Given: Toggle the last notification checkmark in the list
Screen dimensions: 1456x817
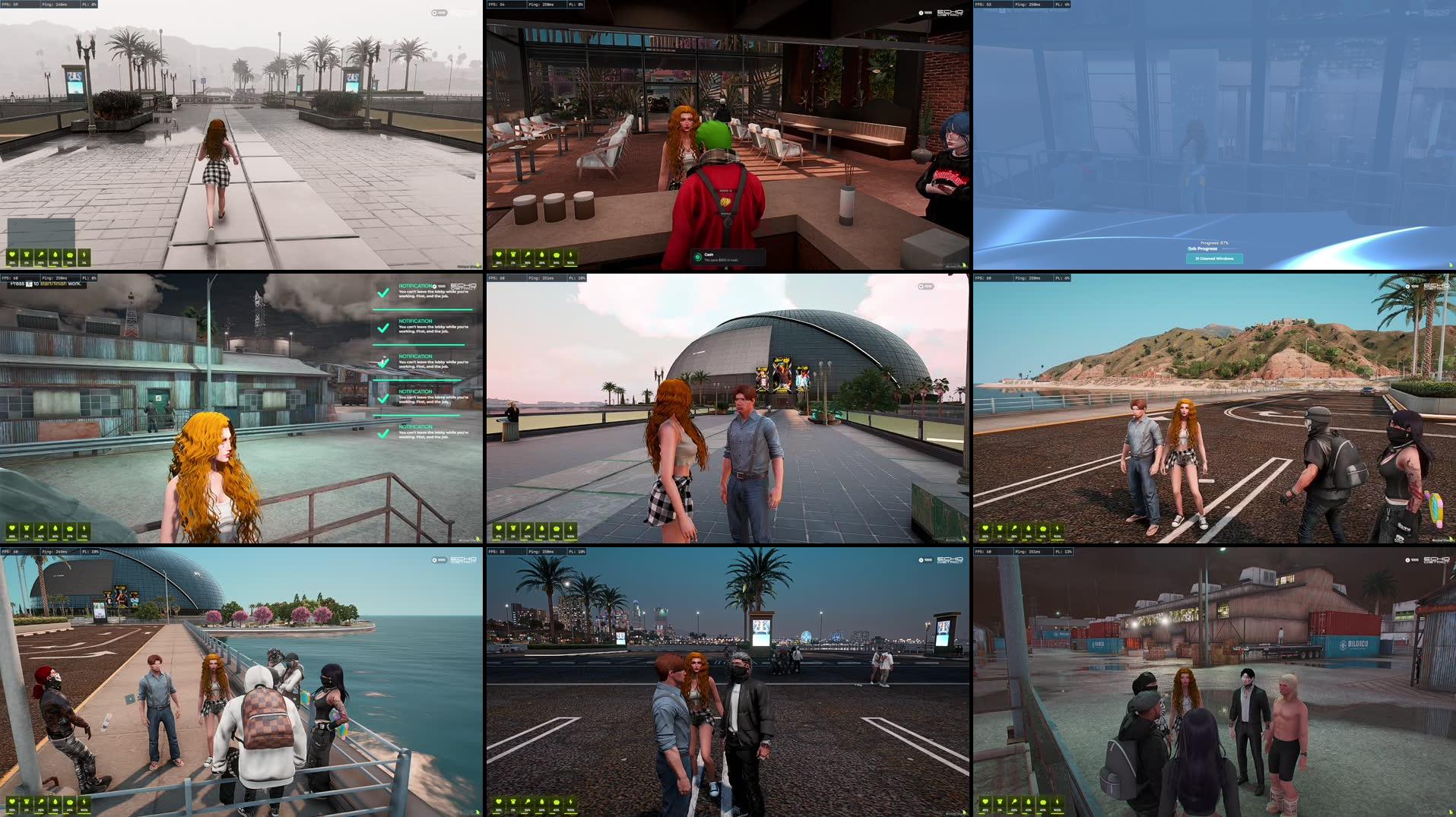Looking at the screenshot, I should pyautogui.click(x=383, y=434).
